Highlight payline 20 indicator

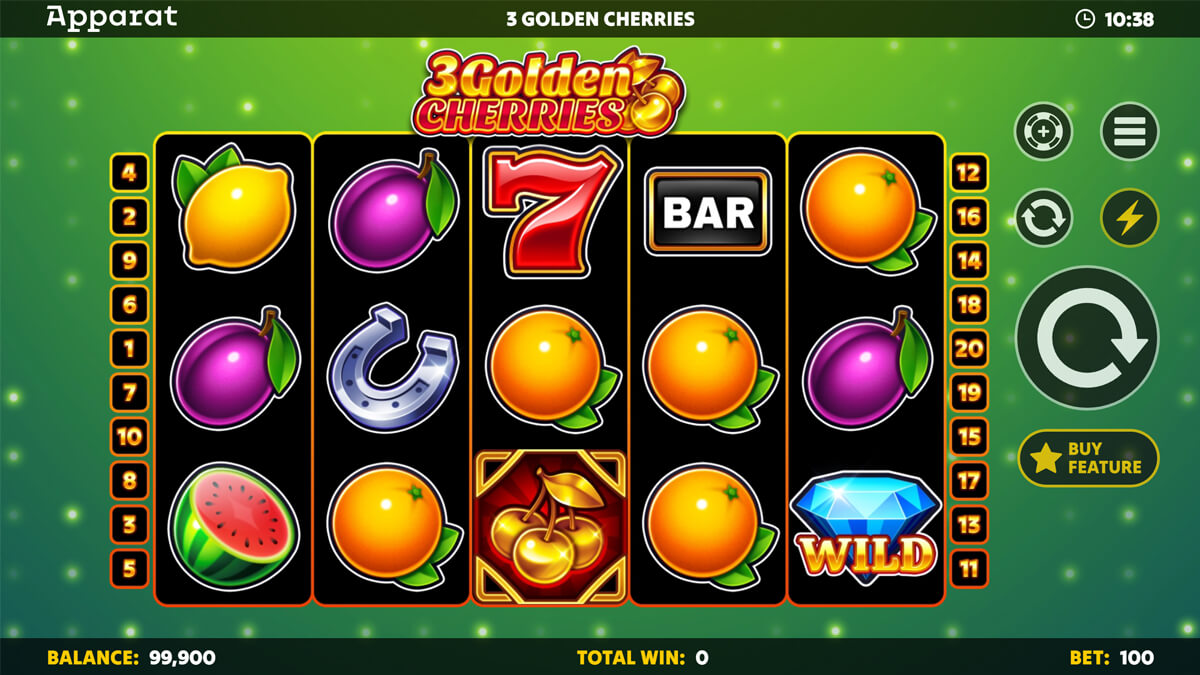click(x=969, y=349)
